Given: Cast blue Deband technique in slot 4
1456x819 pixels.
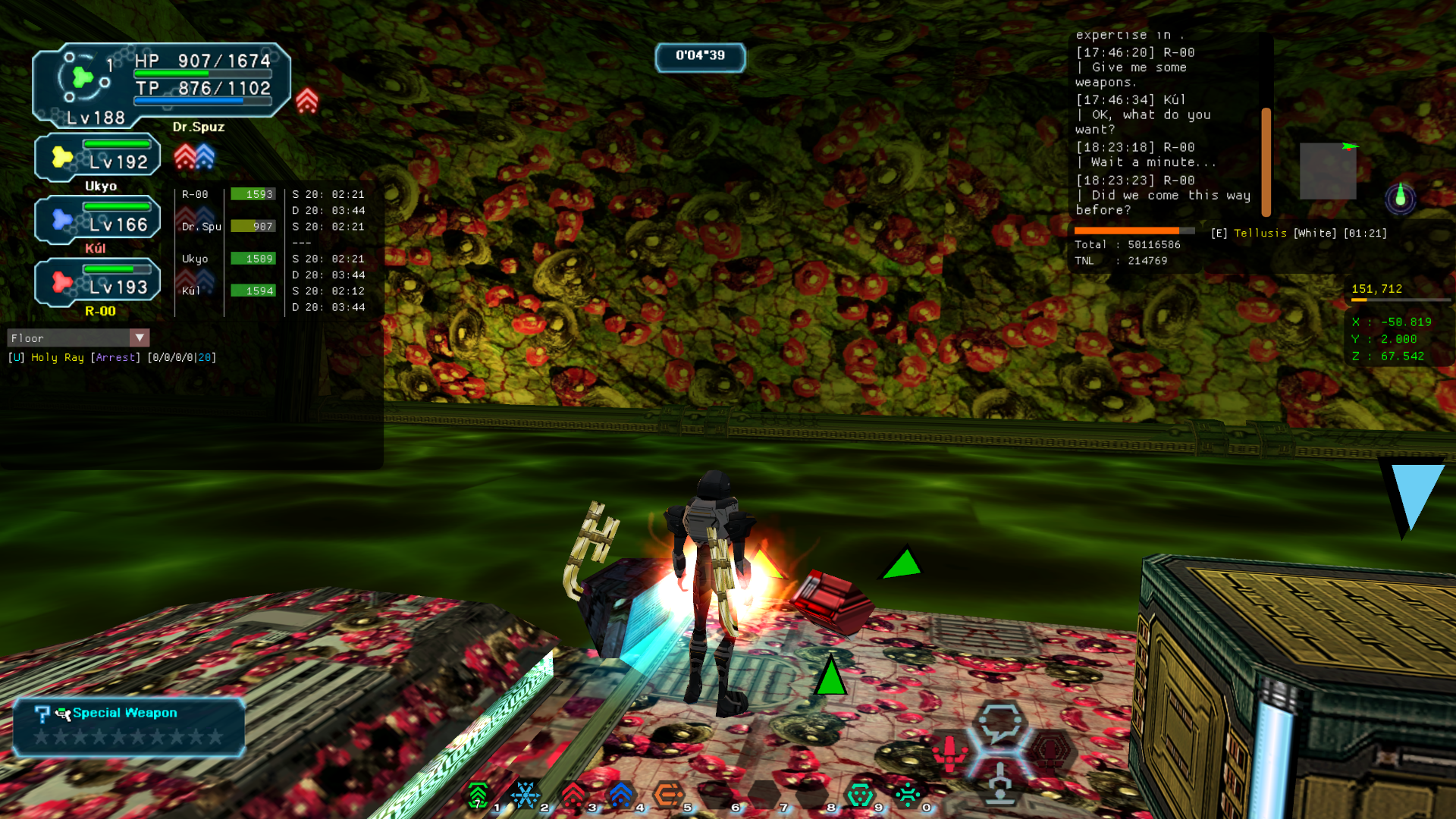Looking at the screenshot, I should (x=621, y=795).
